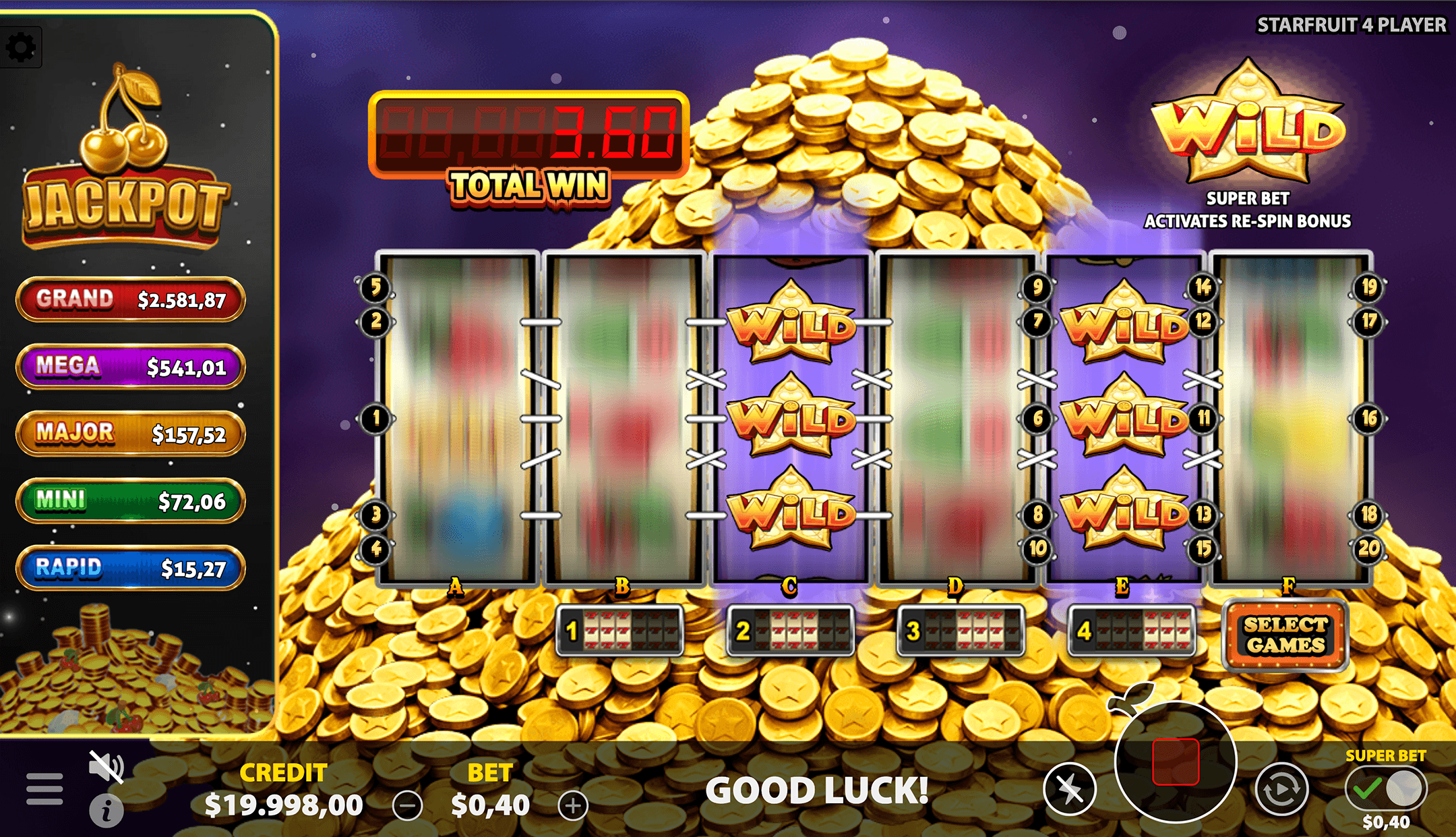The height and width of the screenshot is (837, 1456).
Task: Unmute the game sound
Action: point(106,766)
